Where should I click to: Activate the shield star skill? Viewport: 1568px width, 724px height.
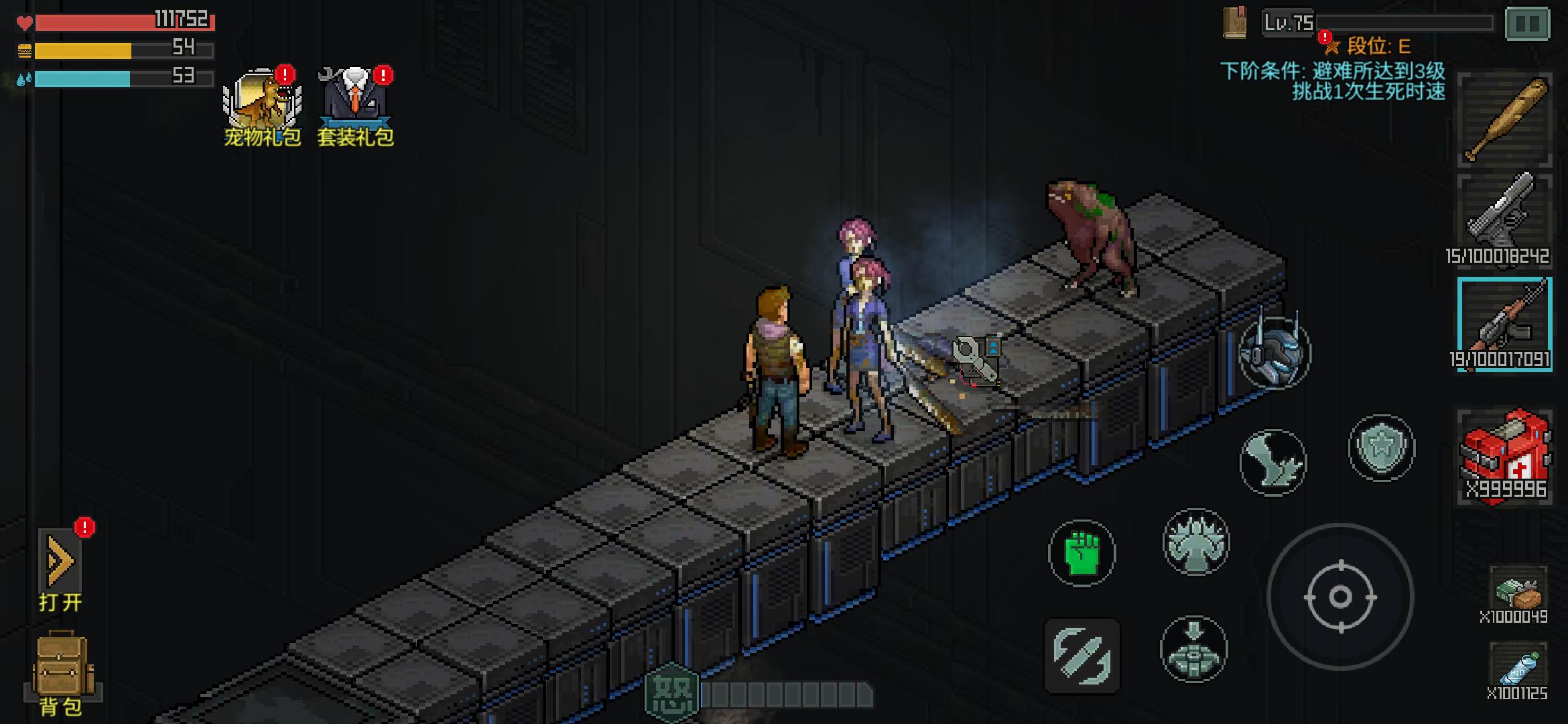click(1381, 448)
